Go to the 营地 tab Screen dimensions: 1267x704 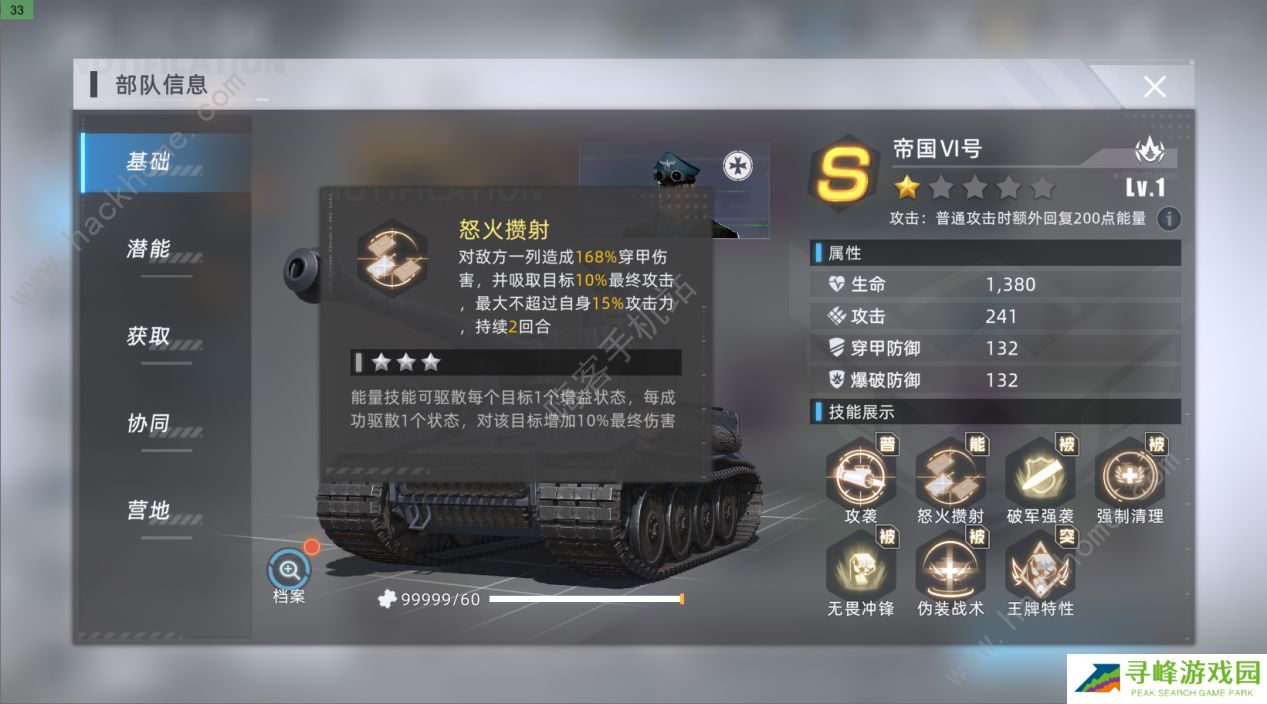(149, 510)
